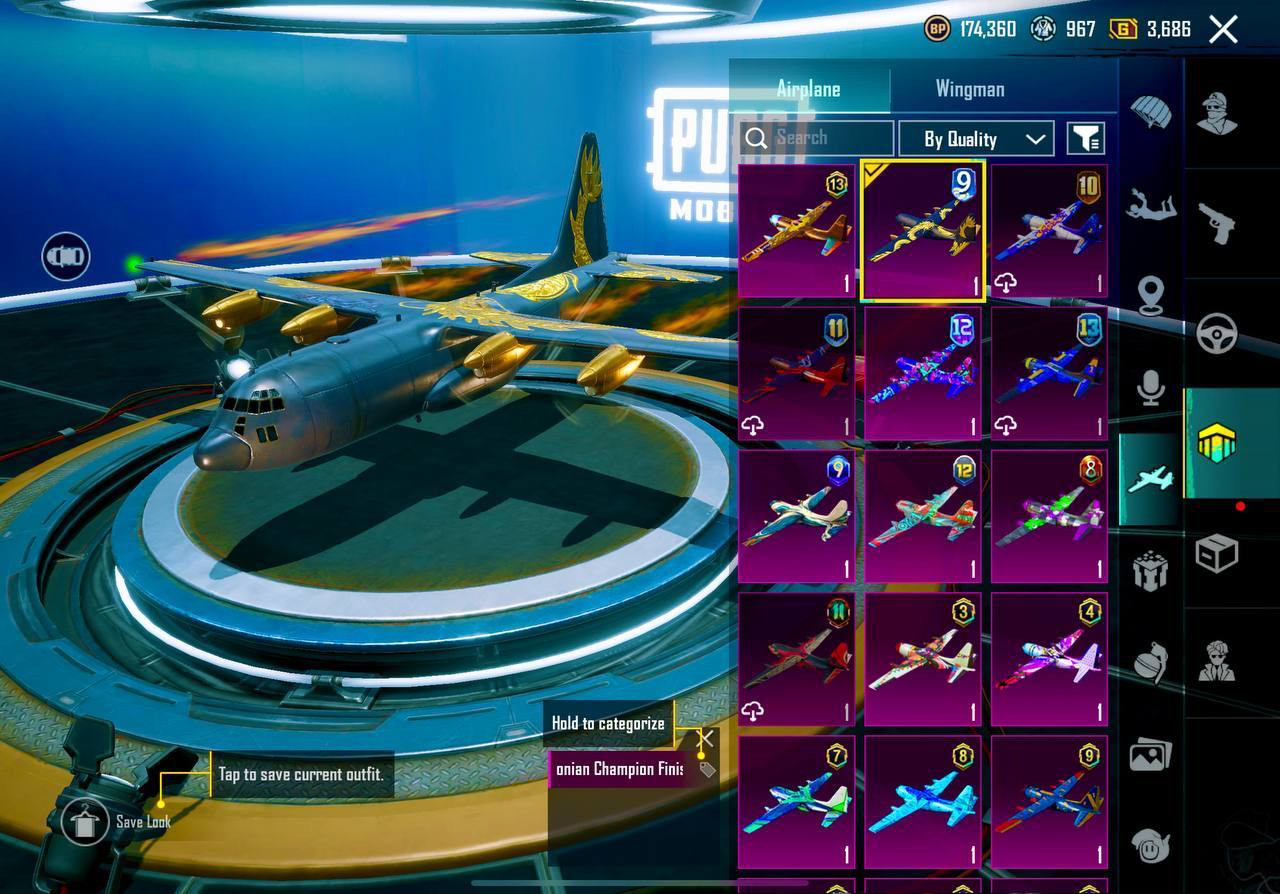Switch to the Wingman tab
Screen dimensions: 1280x894
tap(969, 89)
